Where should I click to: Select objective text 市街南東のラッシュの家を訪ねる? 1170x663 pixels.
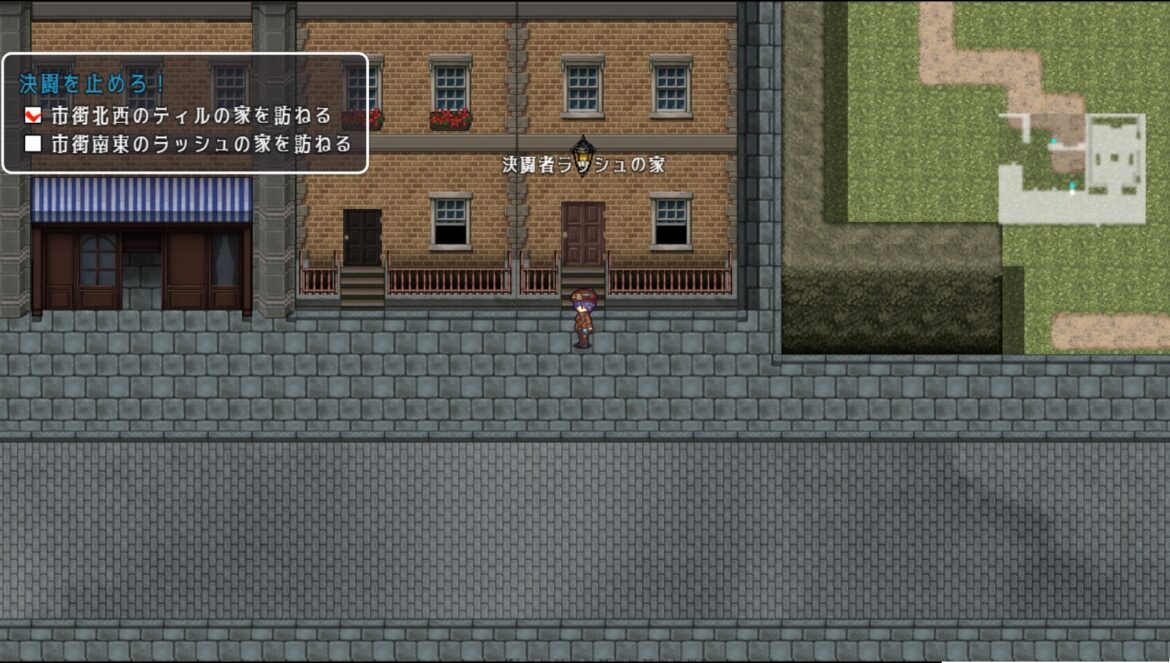pos(201,144)
